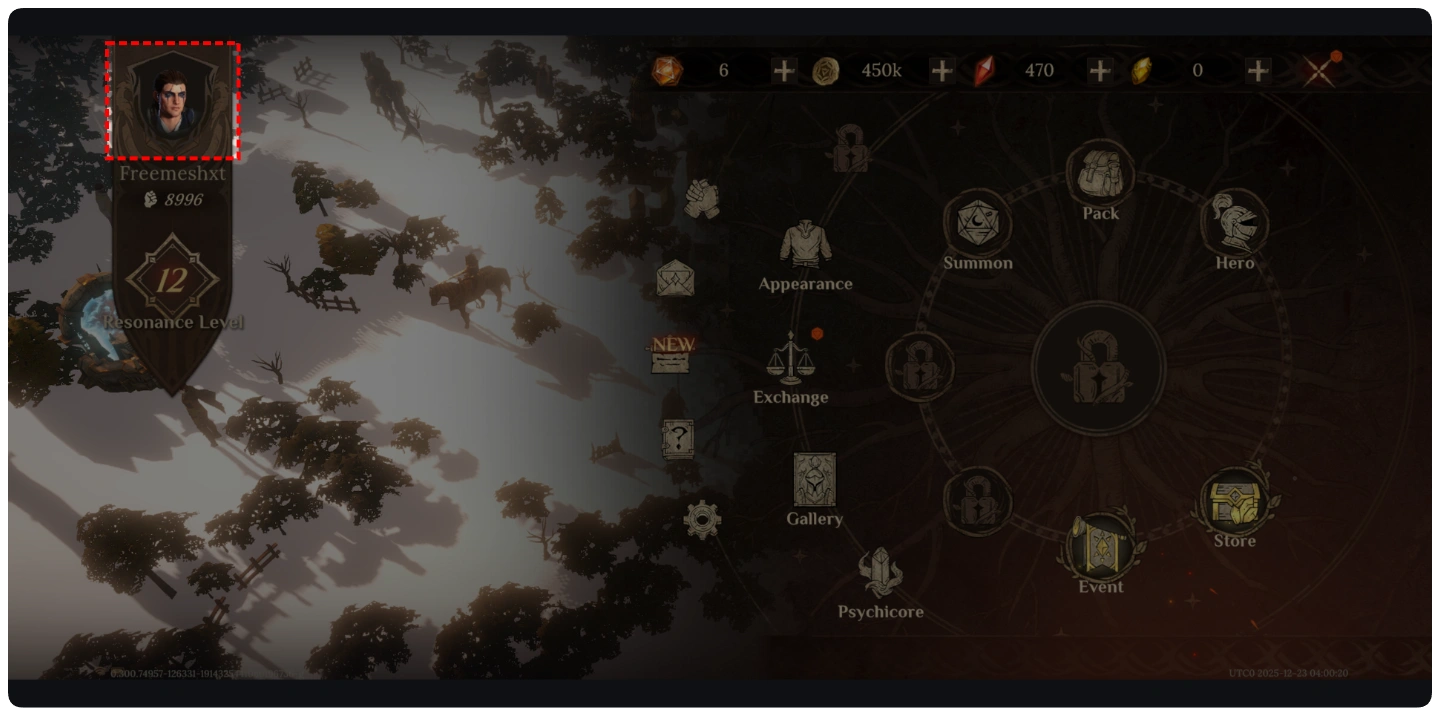
Task: Add more yellow gem currency
Action: pos(1258,71)
